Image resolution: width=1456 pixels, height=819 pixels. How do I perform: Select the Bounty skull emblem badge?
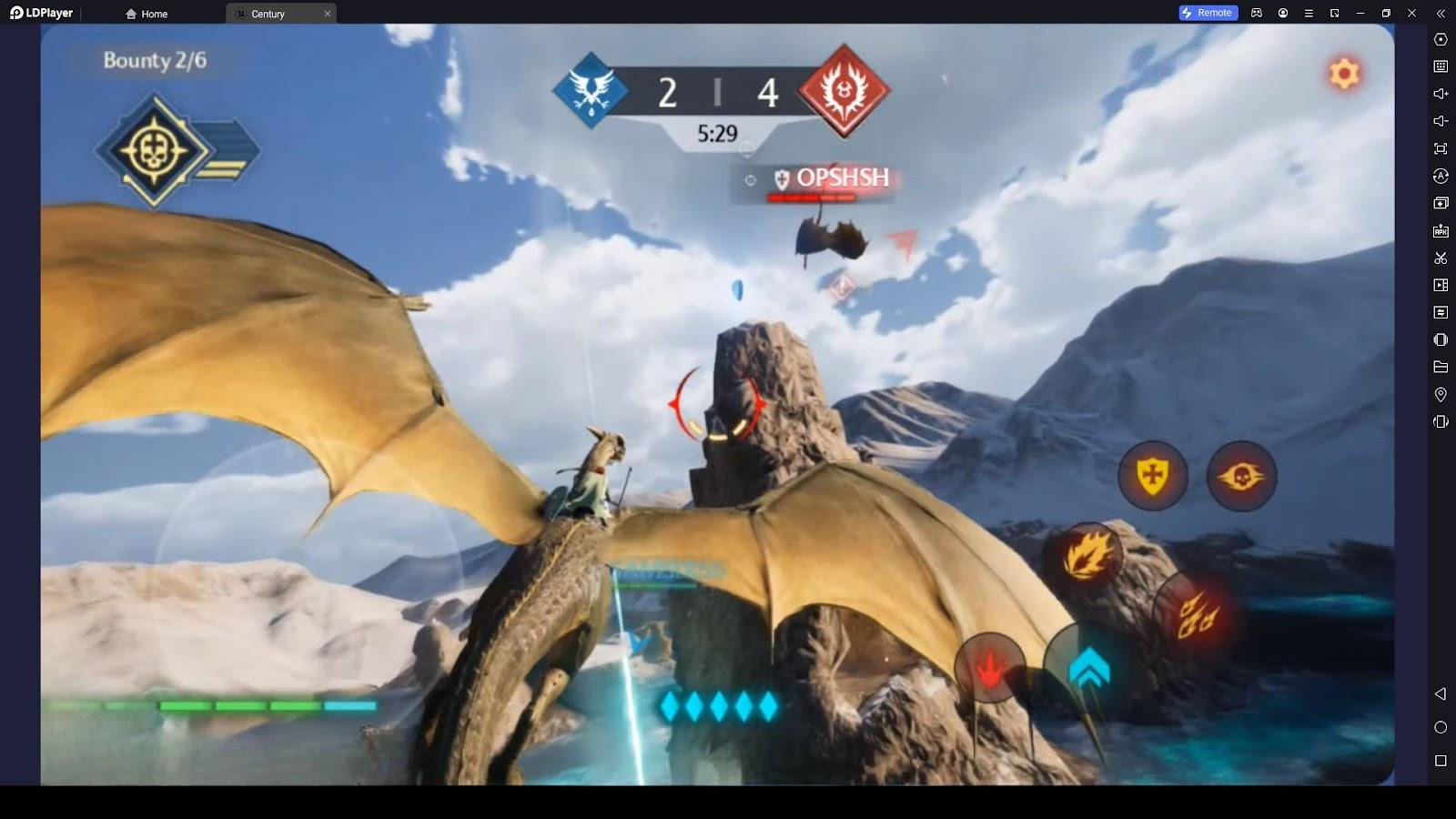[155, 151]
